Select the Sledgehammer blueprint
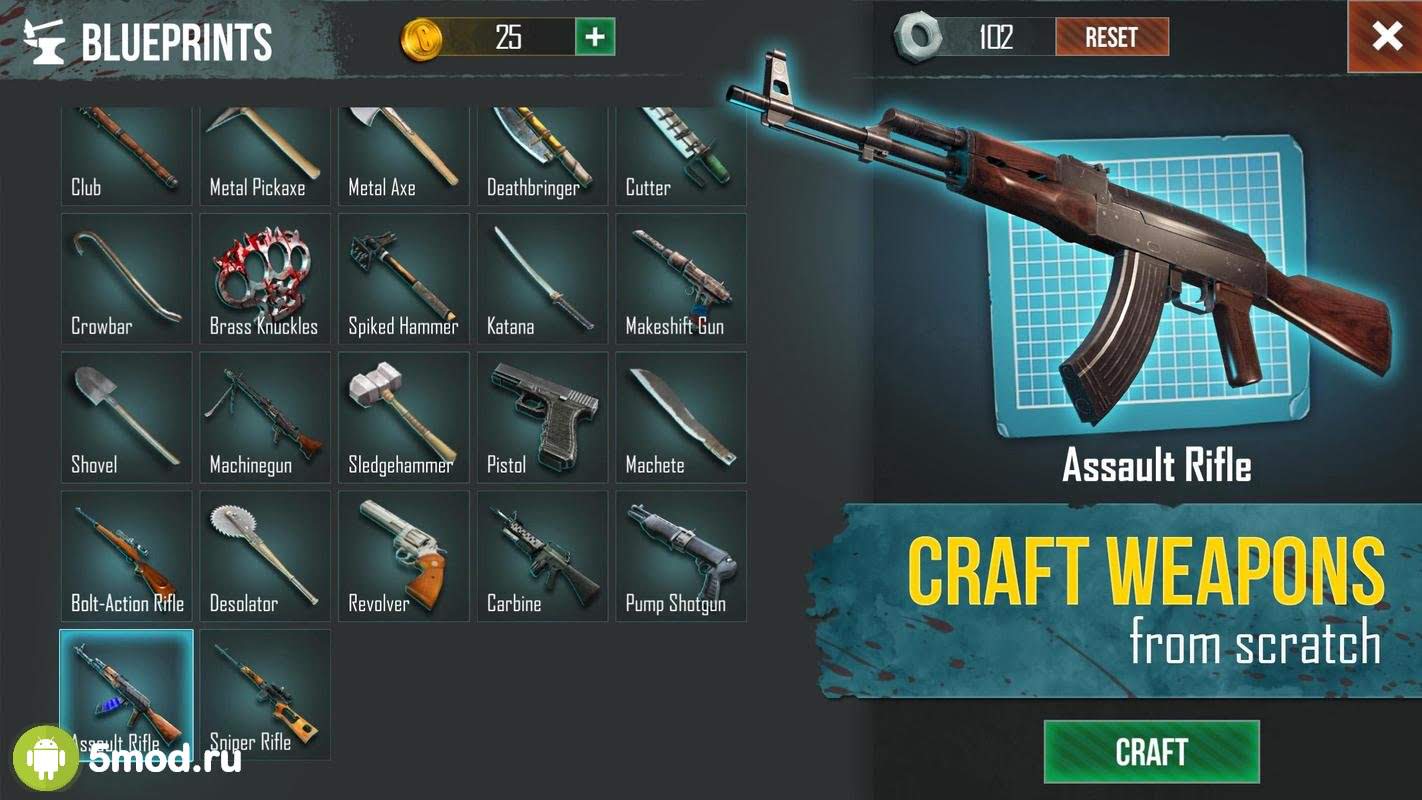The image size is (1422, 800). [x=403, y=417]
